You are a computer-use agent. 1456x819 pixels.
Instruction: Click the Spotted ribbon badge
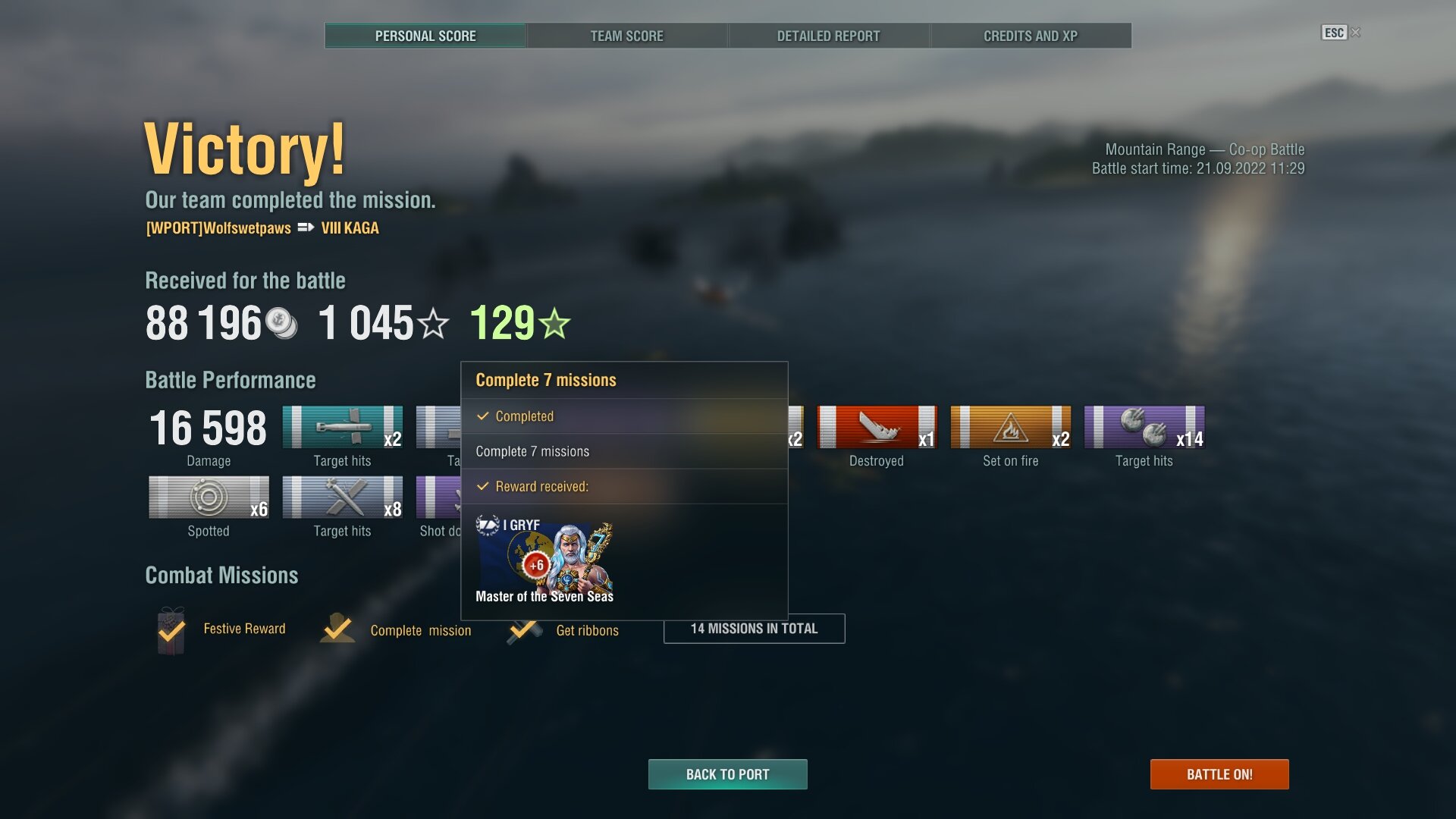[209, 497]
